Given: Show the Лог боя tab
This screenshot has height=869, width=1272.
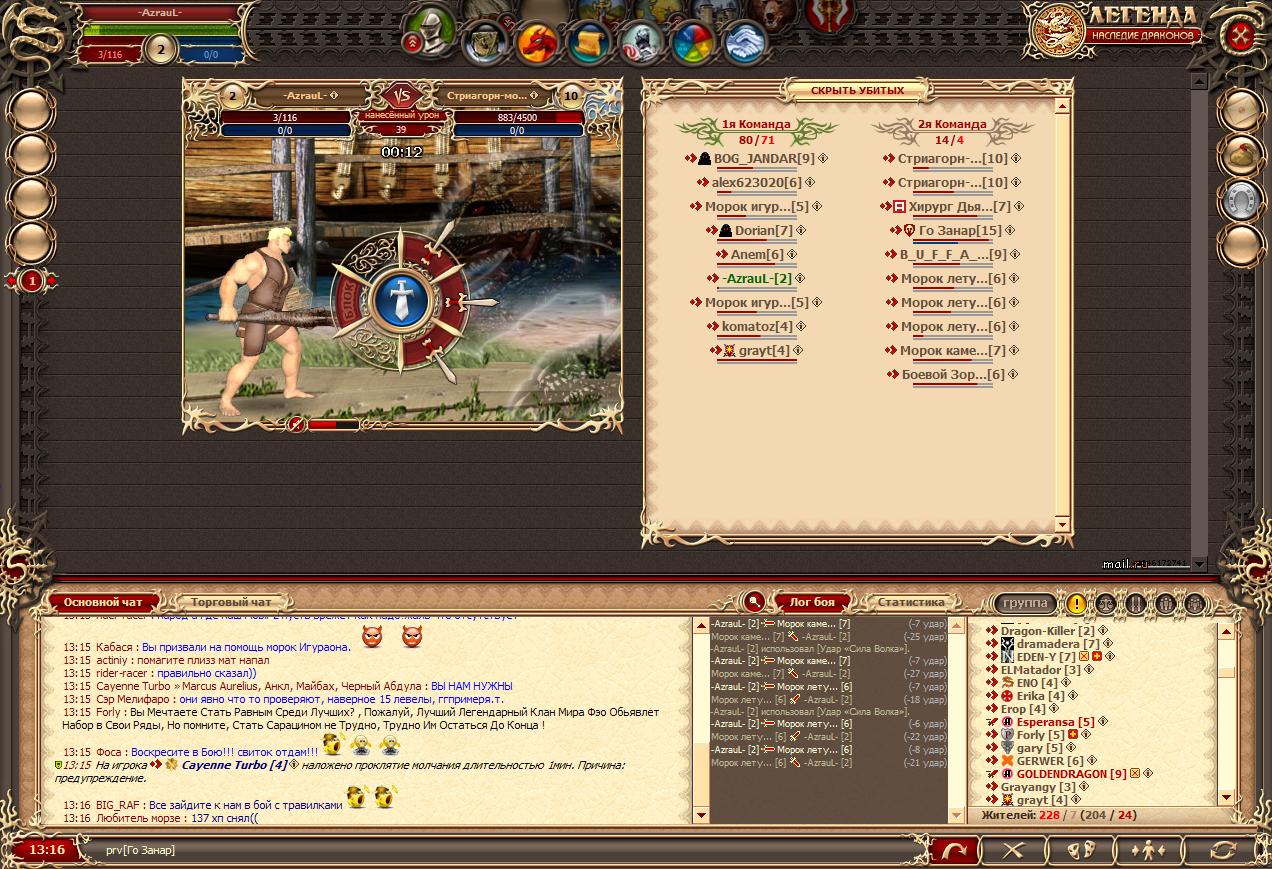Looking at the screenshot, I should click(x=811, y=602).
